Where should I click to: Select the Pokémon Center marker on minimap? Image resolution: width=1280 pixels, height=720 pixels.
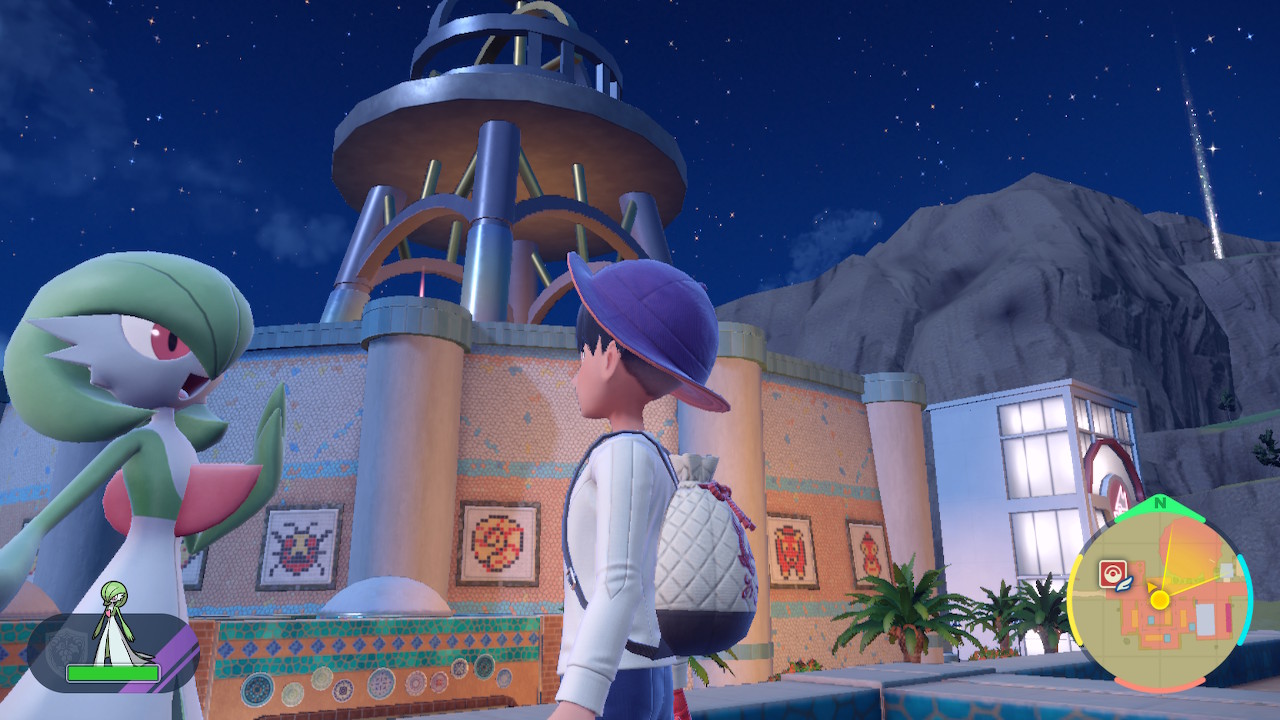point(1112,573)
